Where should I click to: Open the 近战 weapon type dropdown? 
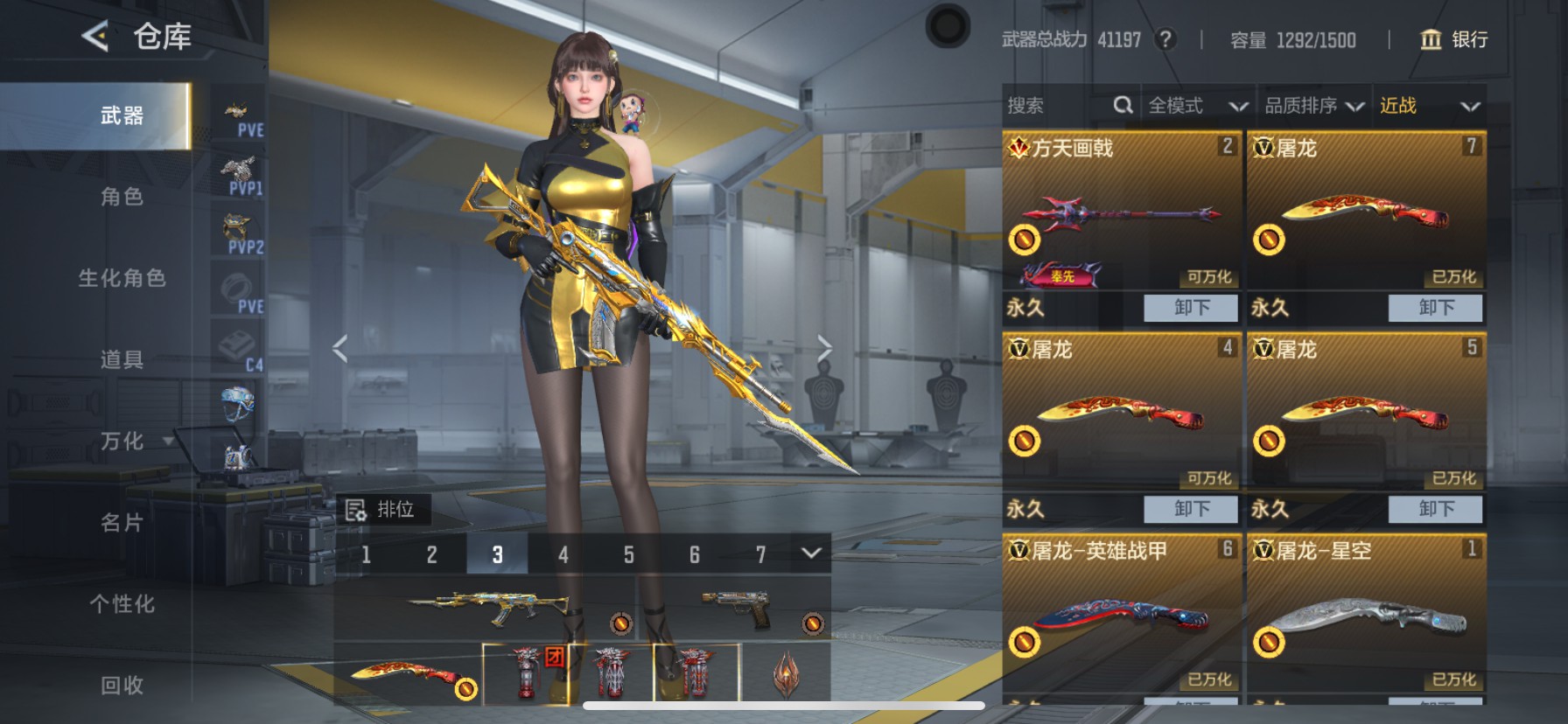click(1429, 106)
